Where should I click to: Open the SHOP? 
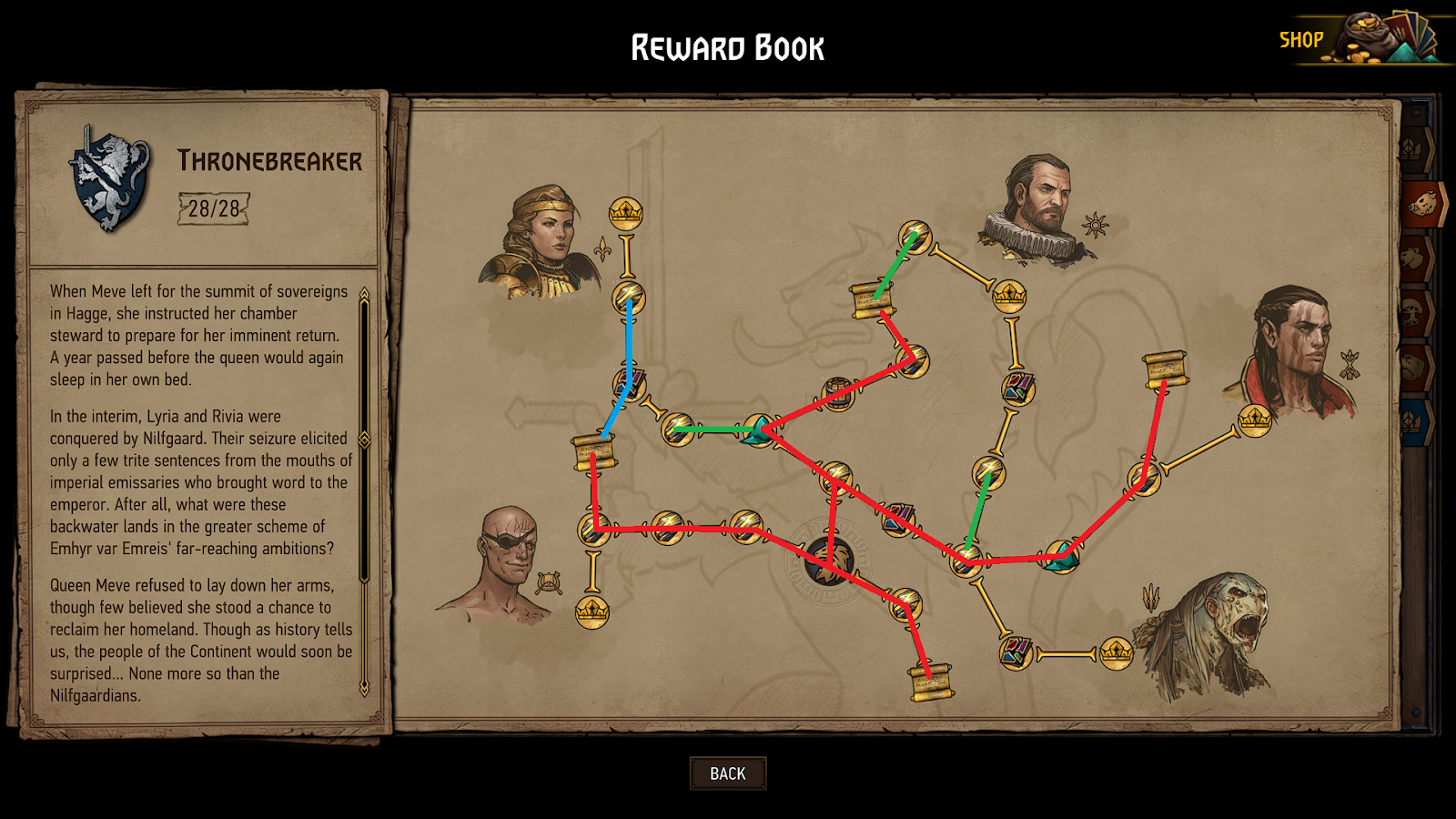[x=1303, y=38]
